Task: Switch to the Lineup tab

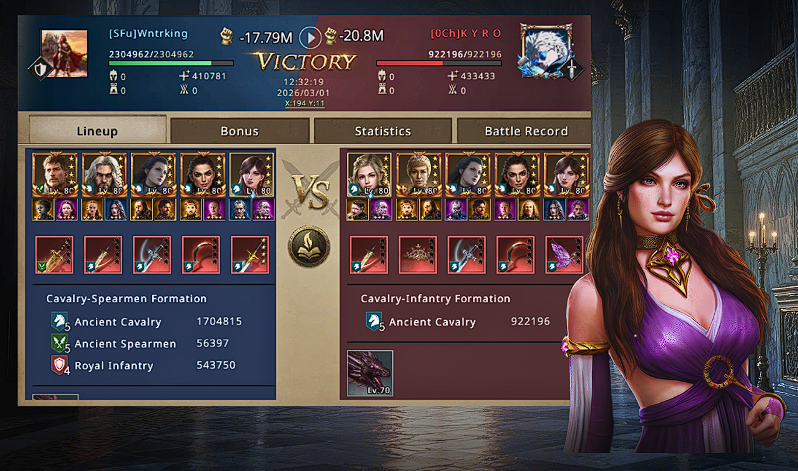Action: click(x=97, y=131)
